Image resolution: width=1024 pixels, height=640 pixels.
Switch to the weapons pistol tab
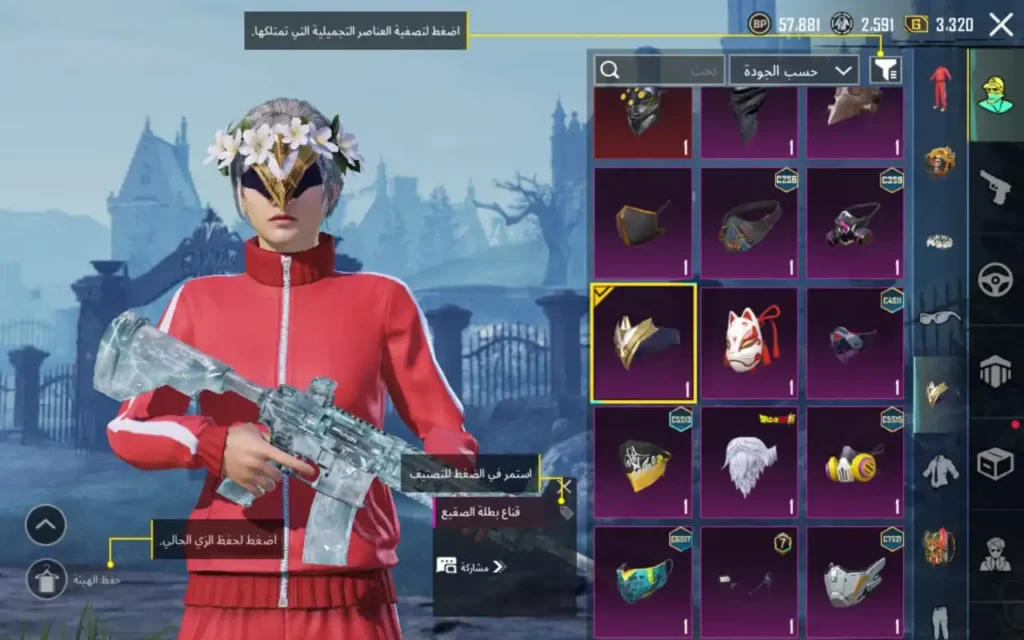pyautogui.click(x=996, y=185)
